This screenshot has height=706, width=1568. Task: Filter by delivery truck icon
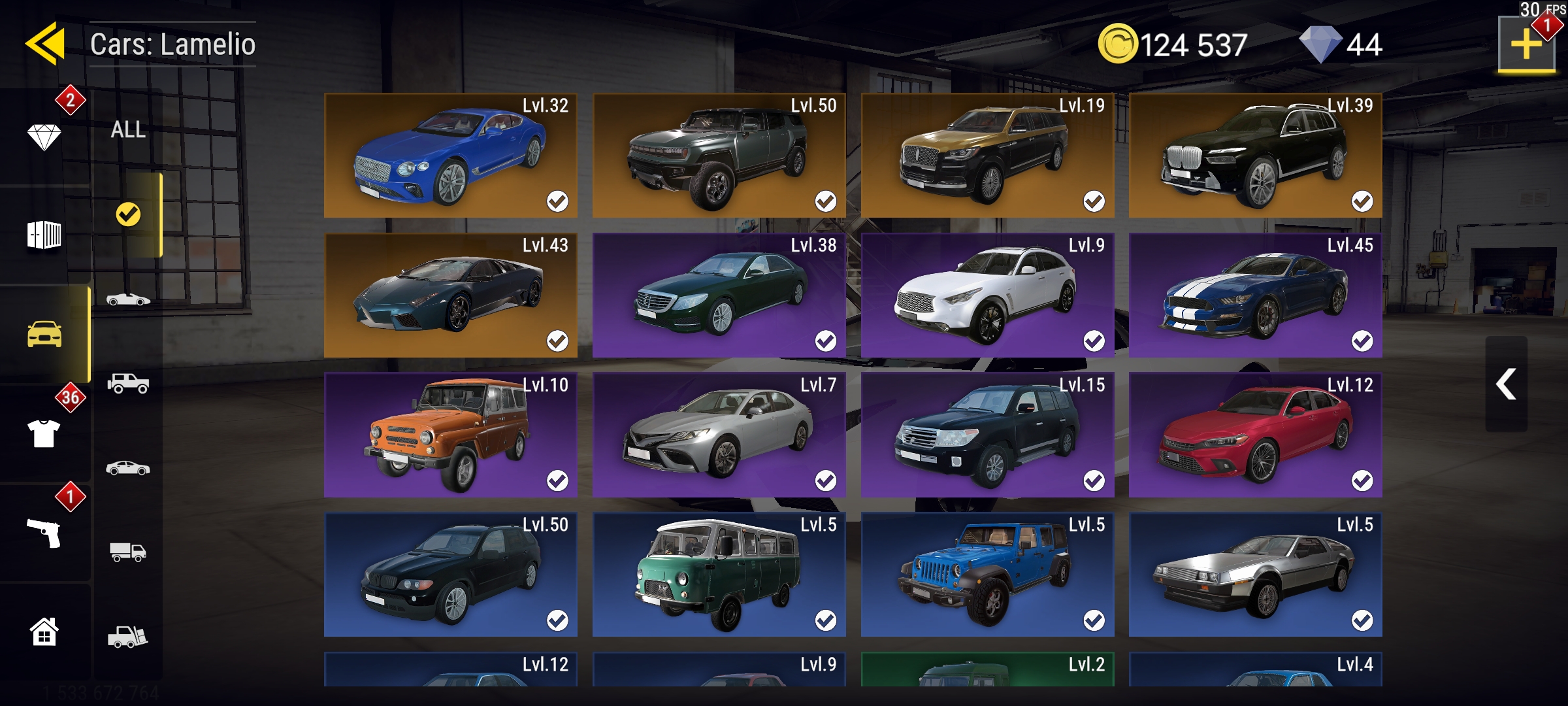click(x=128, y=552)
